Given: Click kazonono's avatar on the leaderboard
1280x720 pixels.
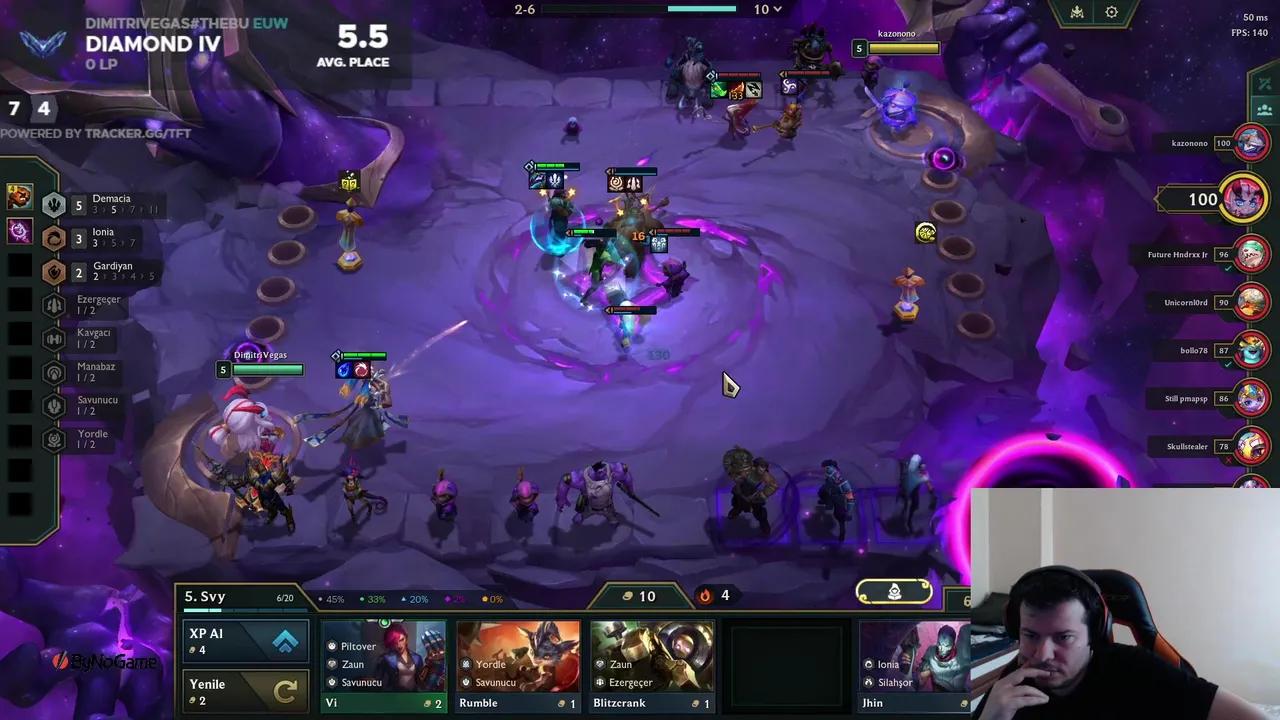Looking at the screenshot, I should coord(1250,143).
